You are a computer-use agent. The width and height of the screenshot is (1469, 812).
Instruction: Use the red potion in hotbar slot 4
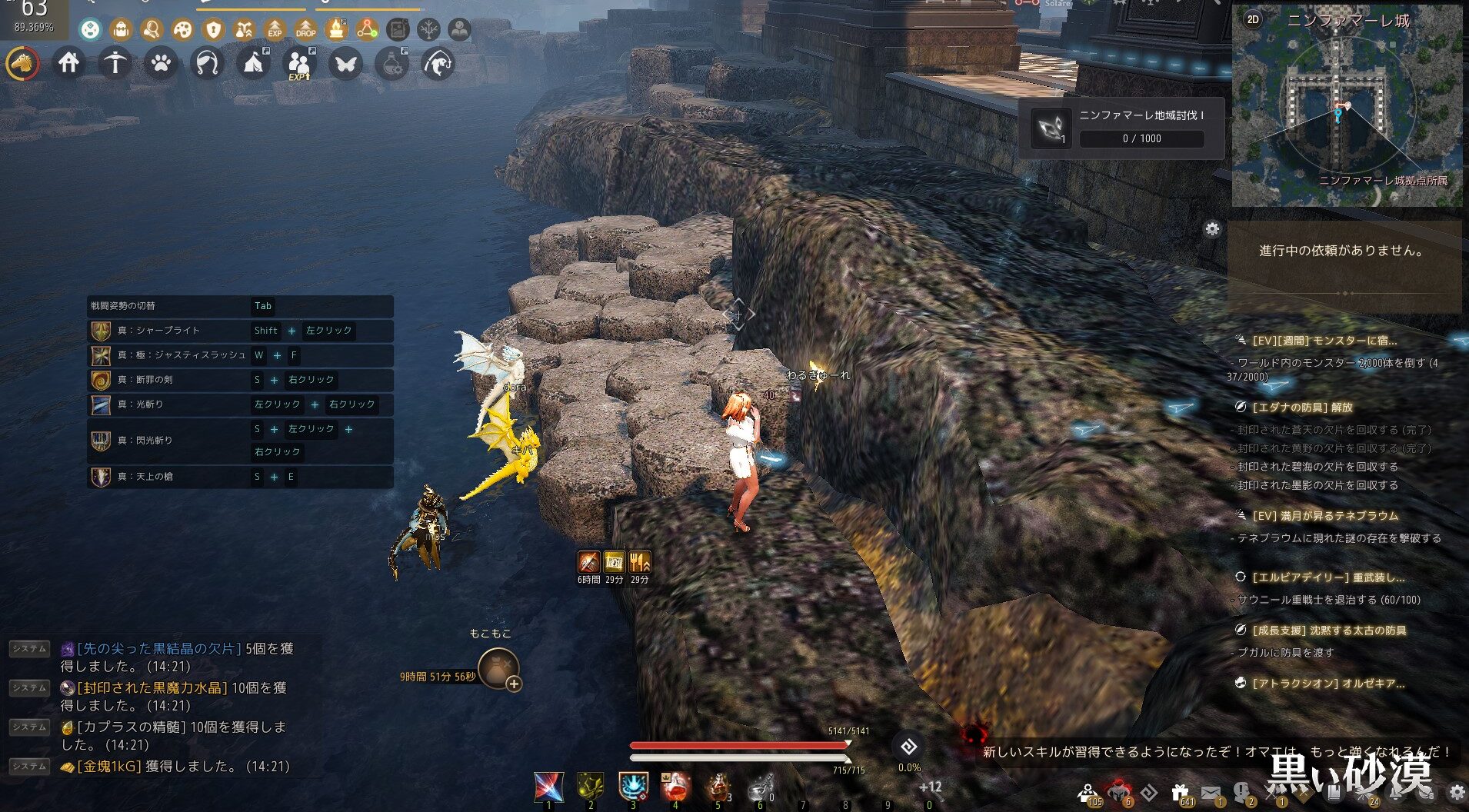(675, 787)
